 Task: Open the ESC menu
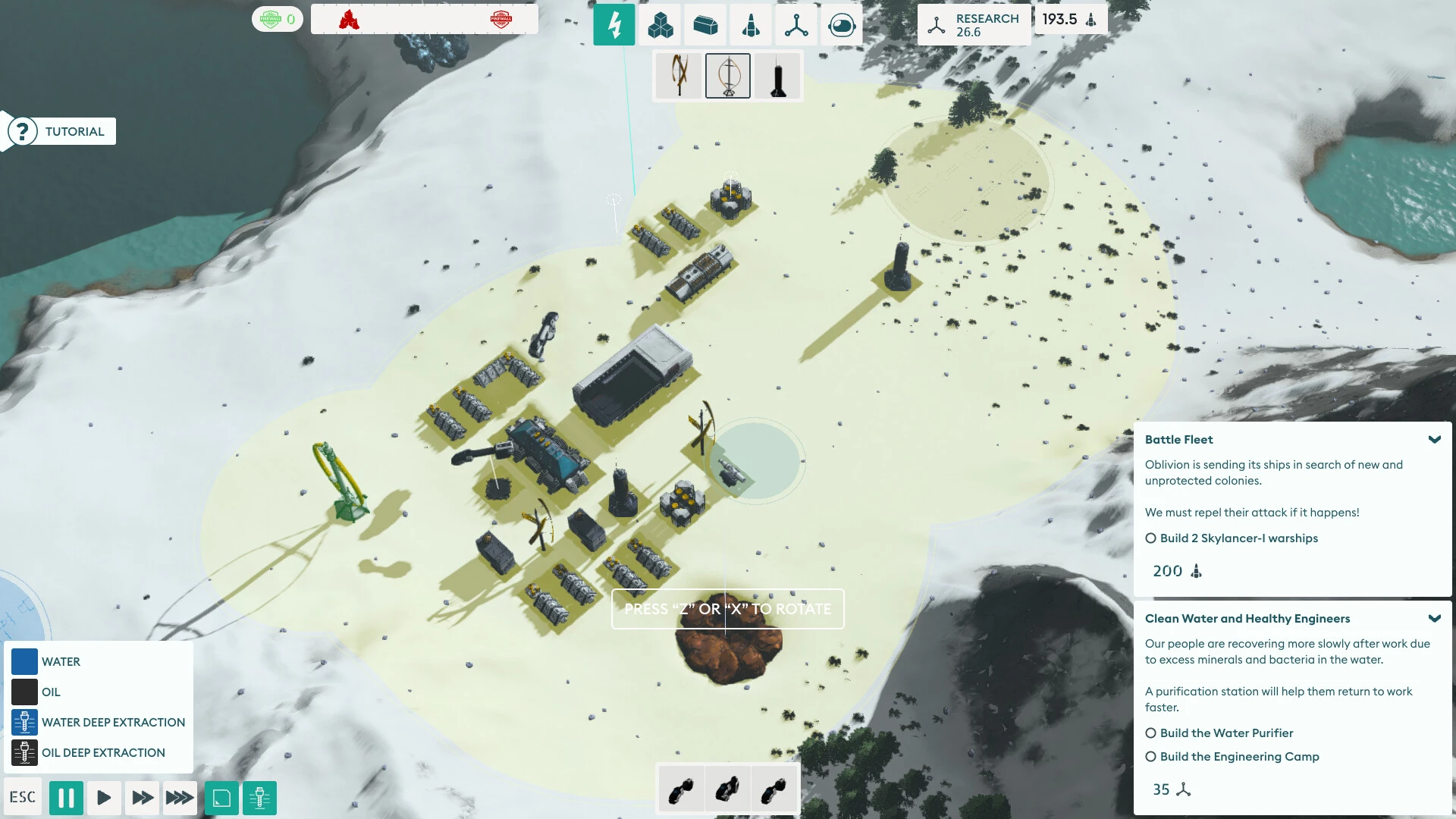pyautogui.click(x=23, y=797)
